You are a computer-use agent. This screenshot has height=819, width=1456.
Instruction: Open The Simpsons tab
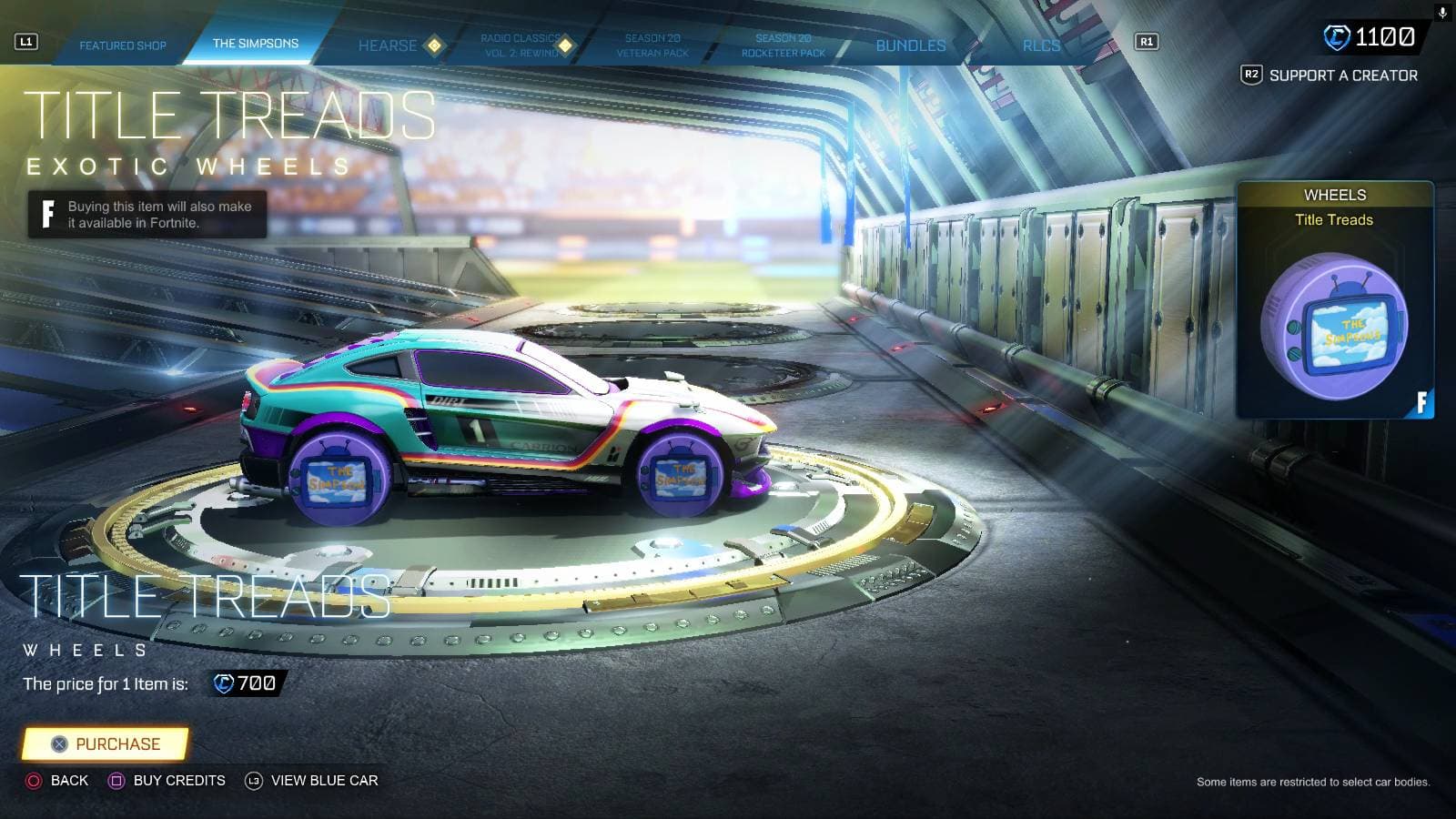[x=254, y=42]
